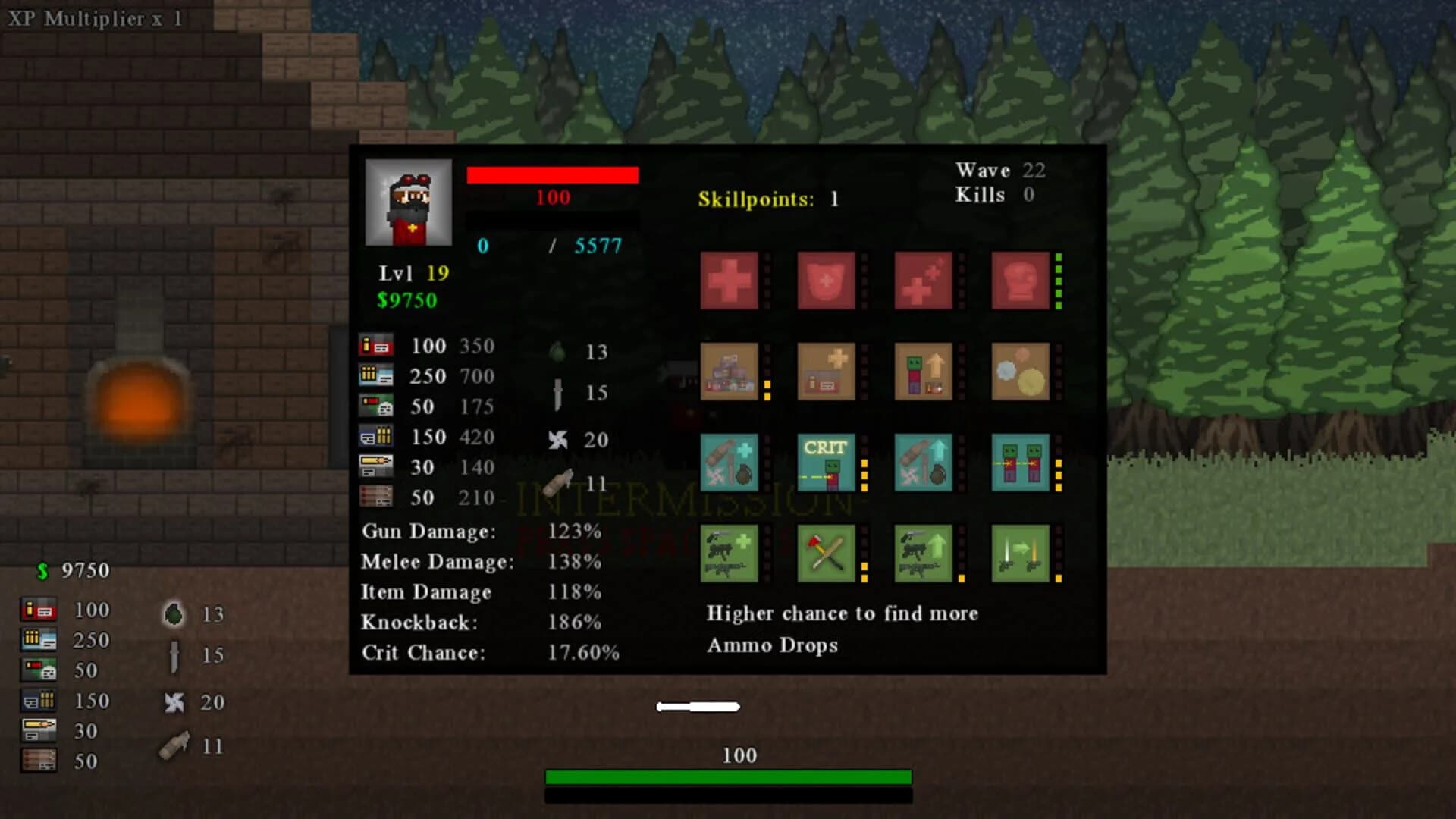Upgrade the CRIT chance skill
This screenshot has width=1456, height=819.
[x=827, y=463]
